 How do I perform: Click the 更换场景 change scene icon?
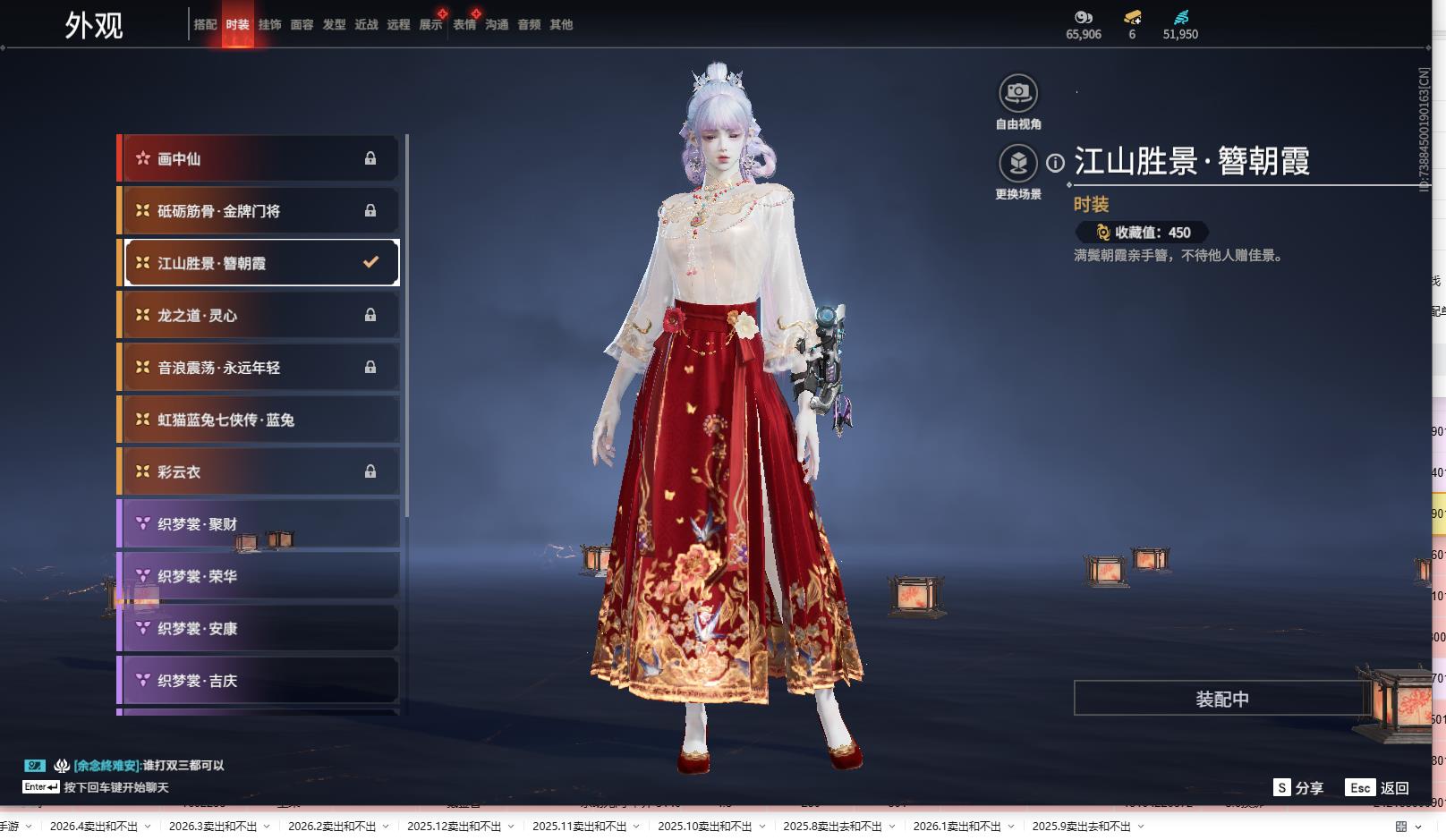pyautogui.click(x=1018, y=164)
